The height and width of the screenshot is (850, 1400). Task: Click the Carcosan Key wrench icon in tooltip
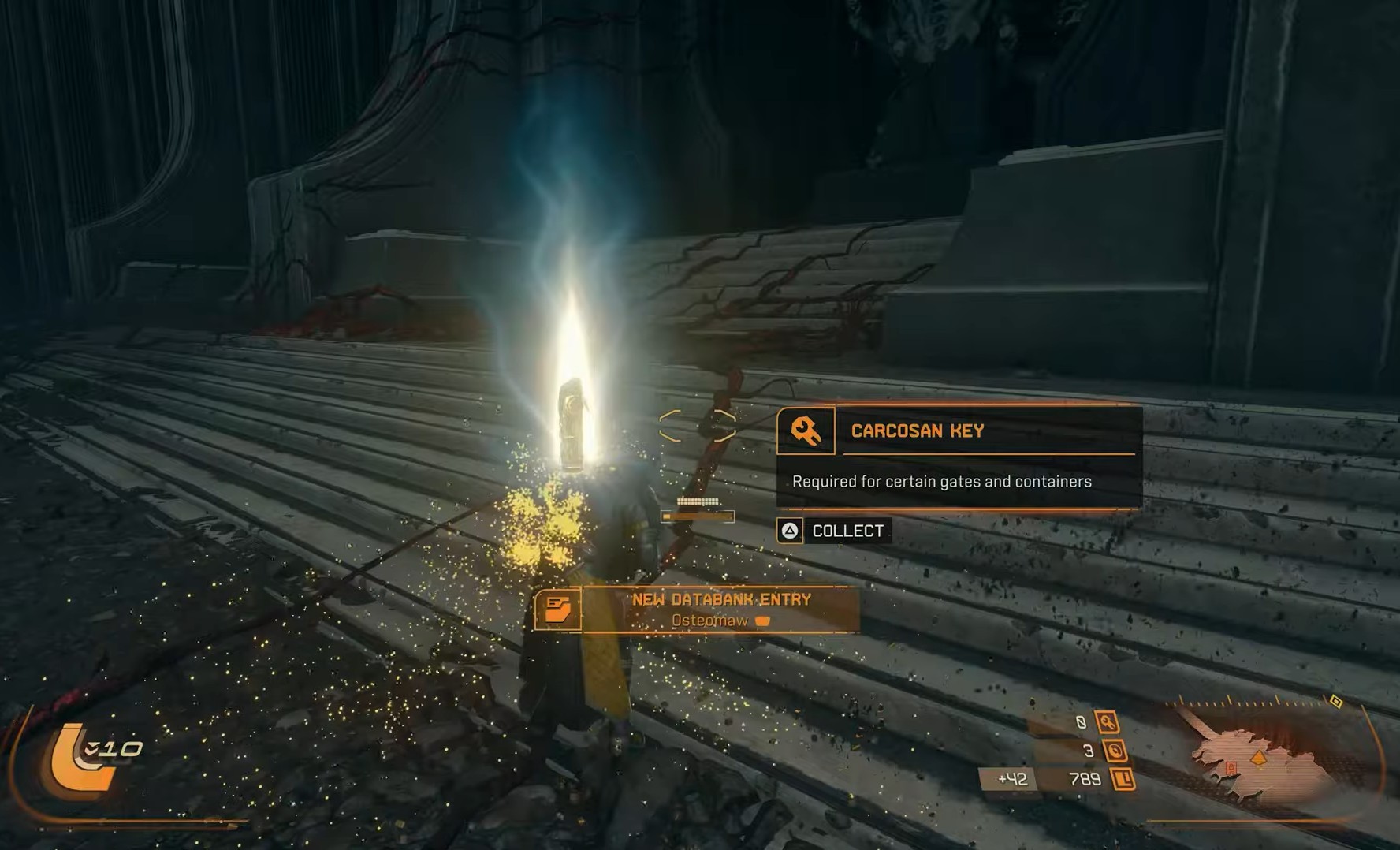pos(806,431)
